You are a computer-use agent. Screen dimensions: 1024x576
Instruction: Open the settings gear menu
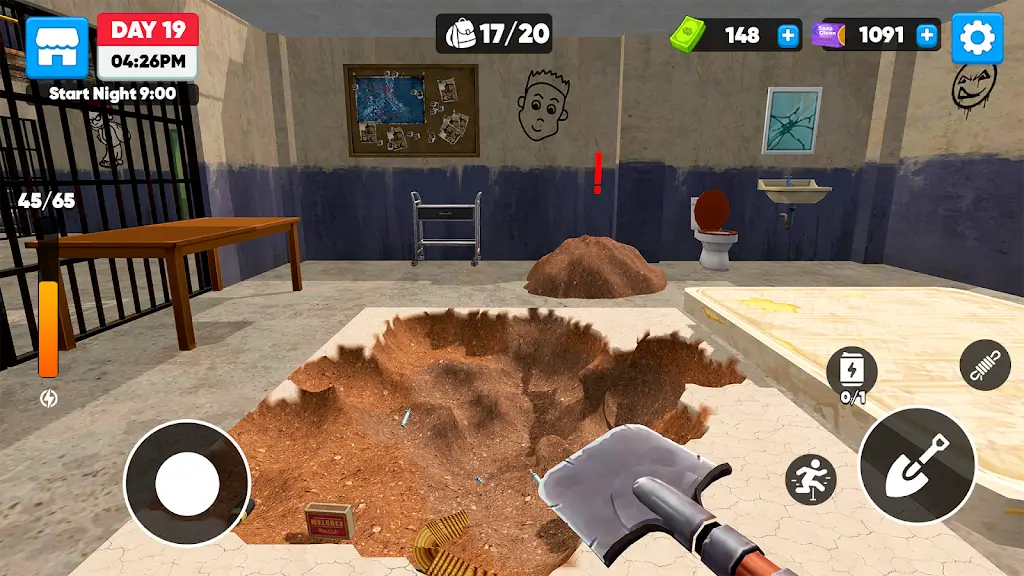[x=977, y=39]
